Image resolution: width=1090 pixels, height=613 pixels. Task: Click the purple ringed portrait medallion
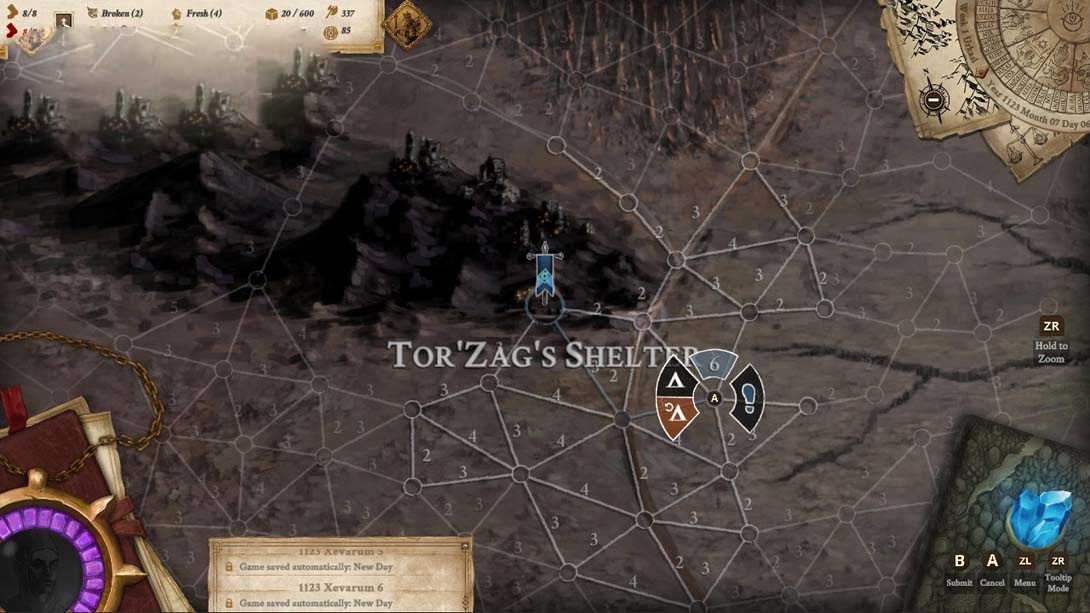(x=45, y=558)
